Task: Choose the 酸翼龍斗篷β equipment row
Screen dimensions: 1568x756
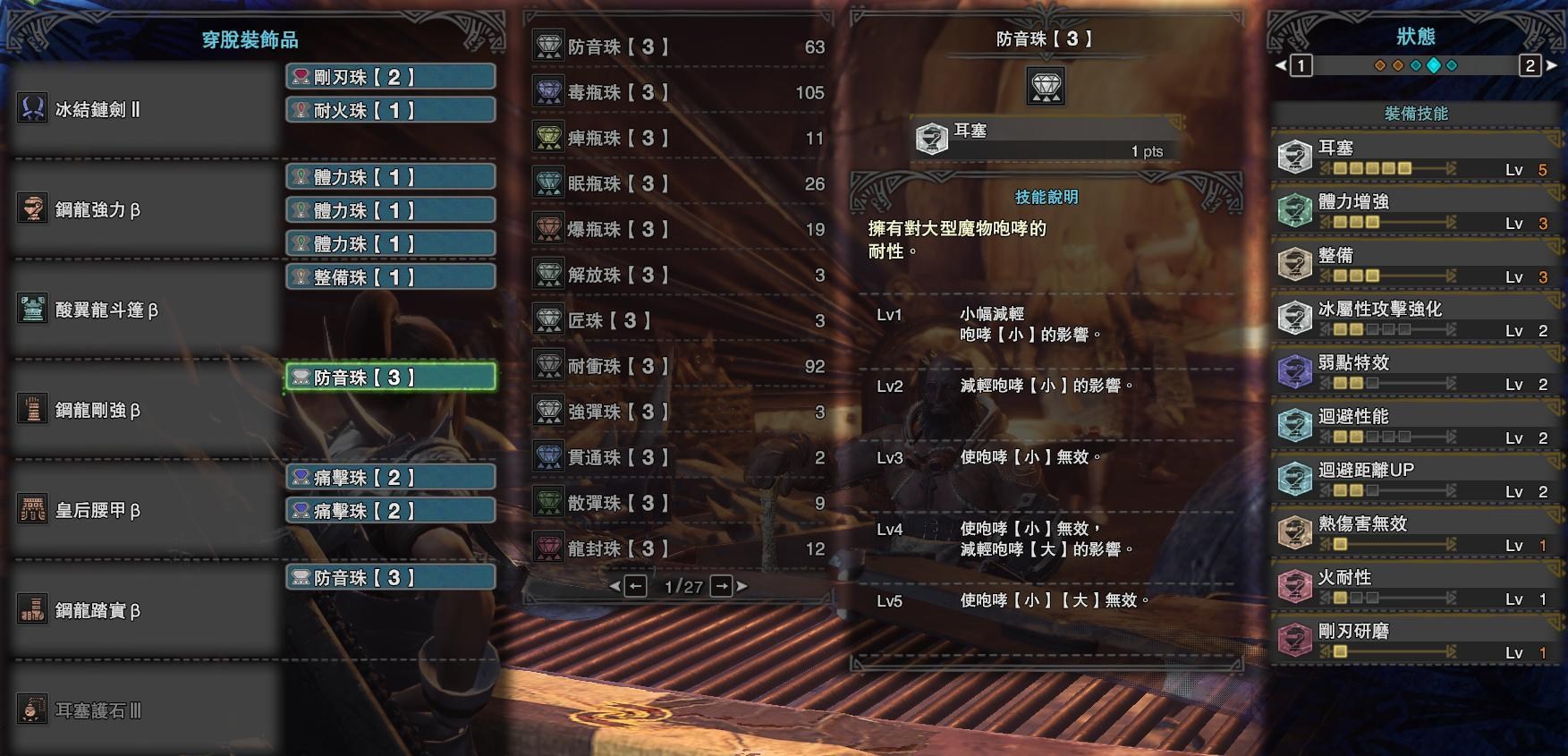Action: pos(143,310)
